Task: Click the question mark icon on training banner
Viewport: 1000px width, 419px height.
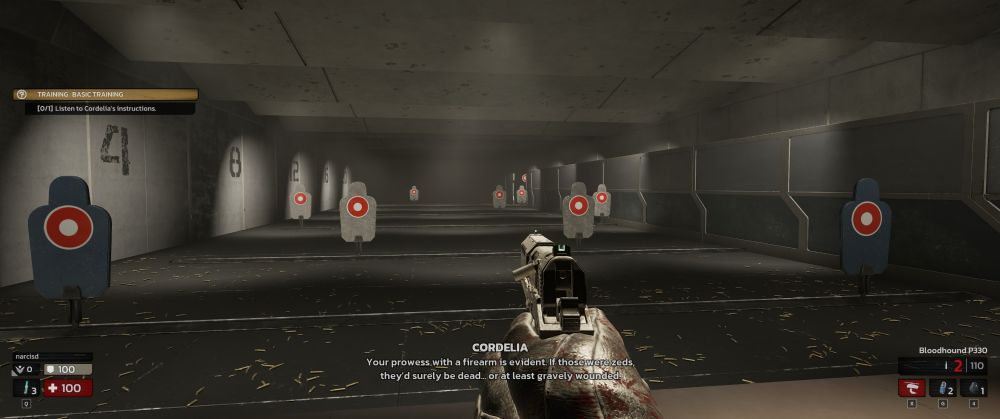Action: (22, 94)
